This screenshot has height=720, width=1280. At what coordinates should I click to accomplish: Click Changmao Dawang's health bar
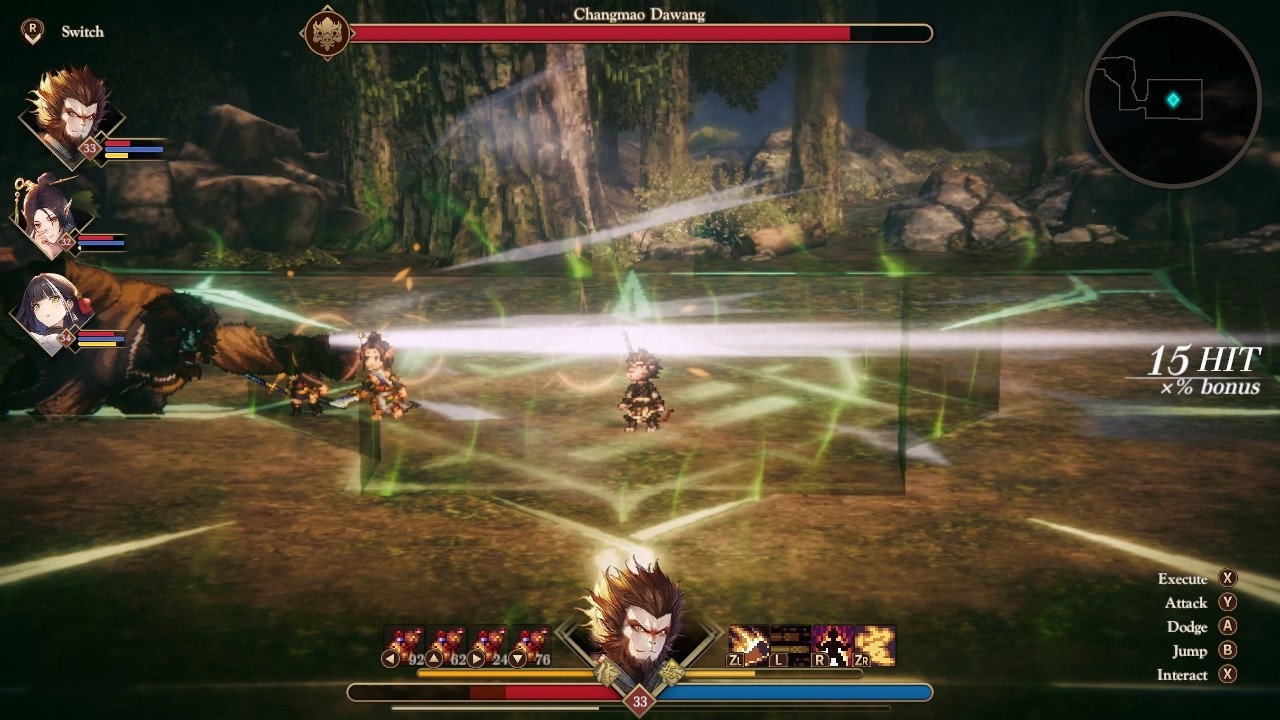click(x=645, y=33)
